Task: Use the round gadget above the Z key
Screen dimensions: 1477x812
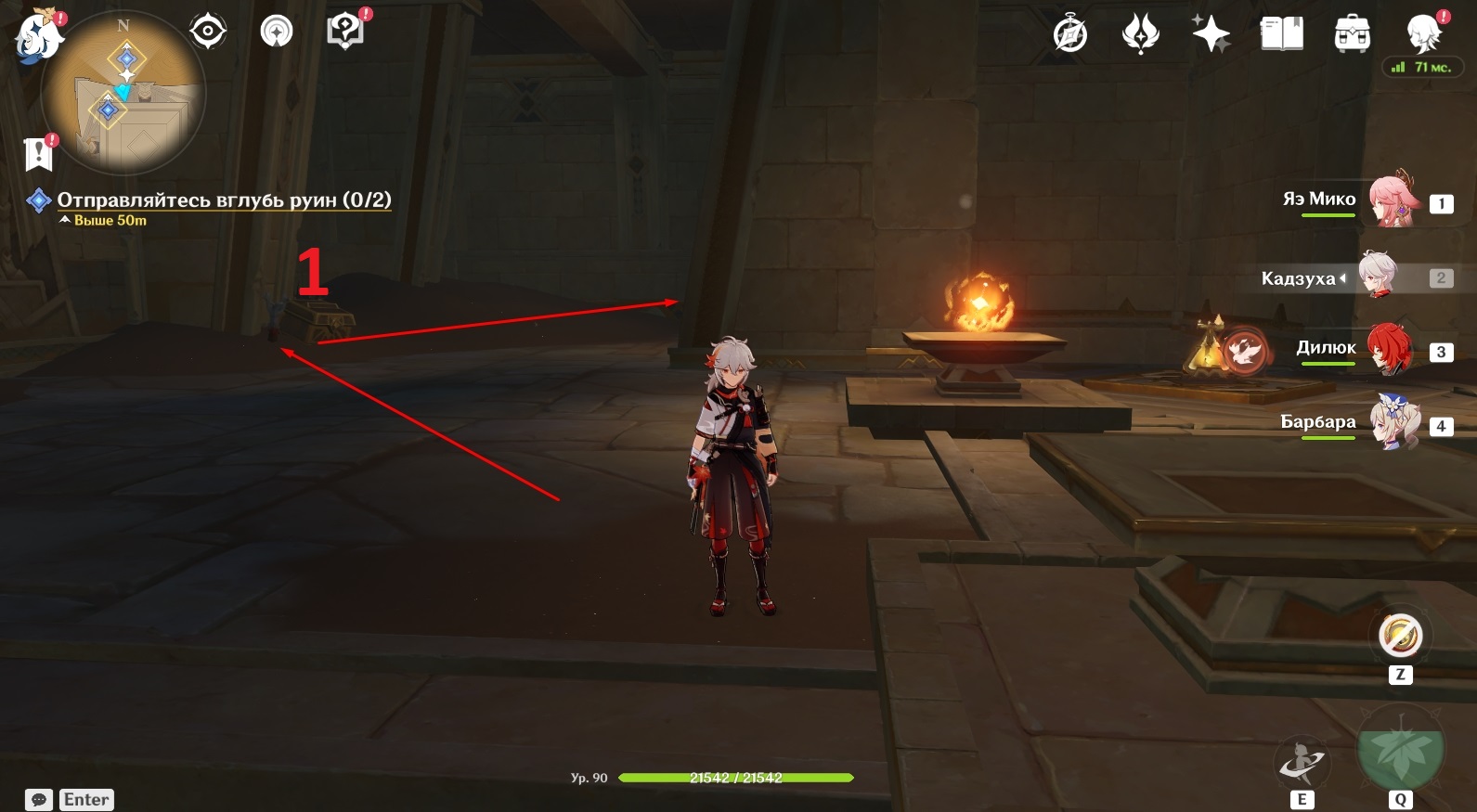Action: point(1400,637)
